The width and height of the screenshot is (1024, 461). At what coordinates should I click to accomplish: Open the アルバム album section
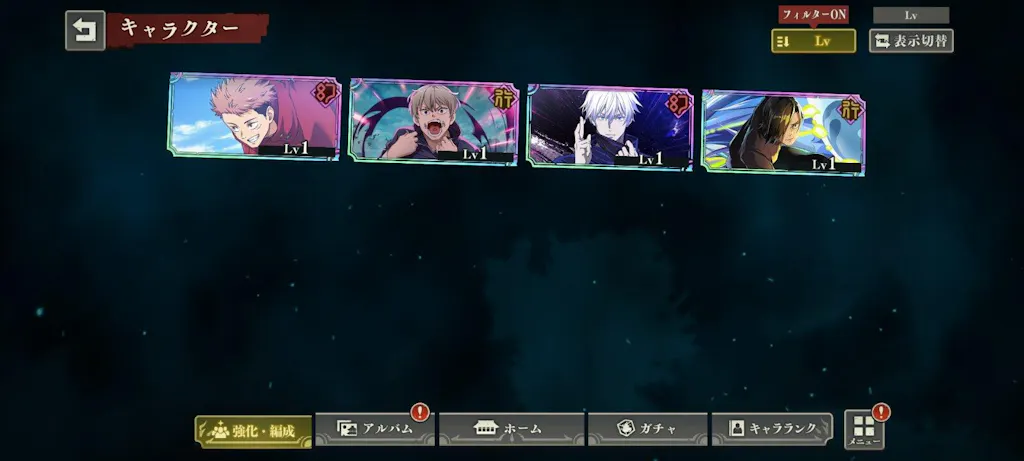click(375, 429)
